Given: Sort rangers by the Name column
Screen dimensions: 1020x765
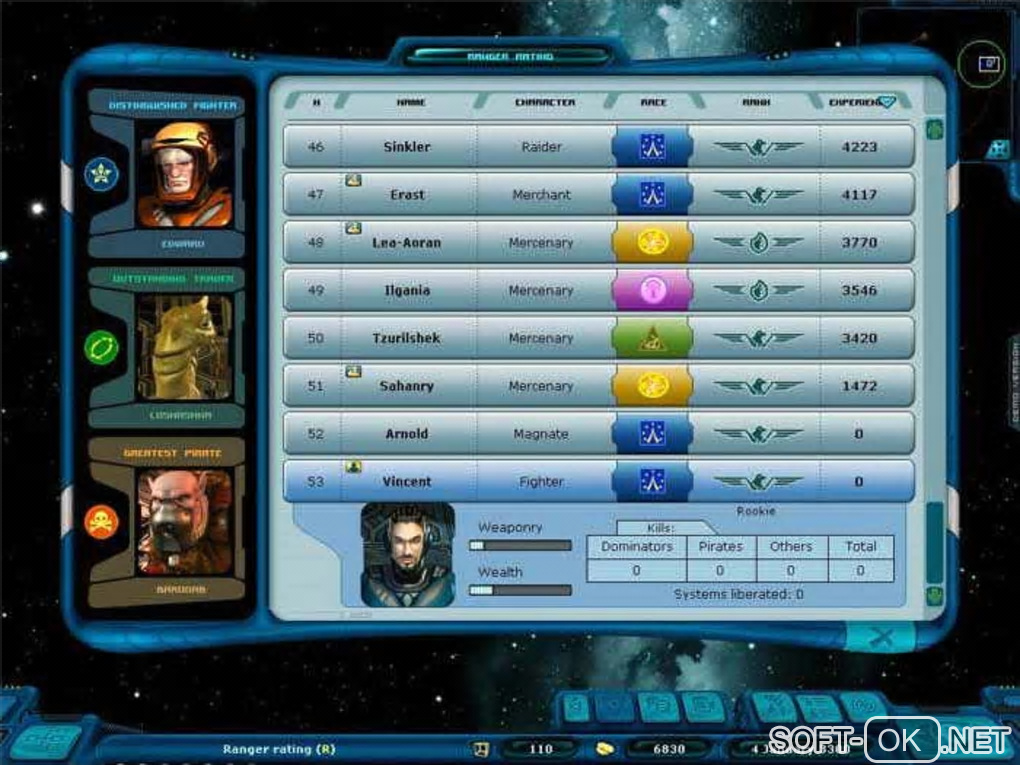Looking at the screenshot, I should coord(411,102).
